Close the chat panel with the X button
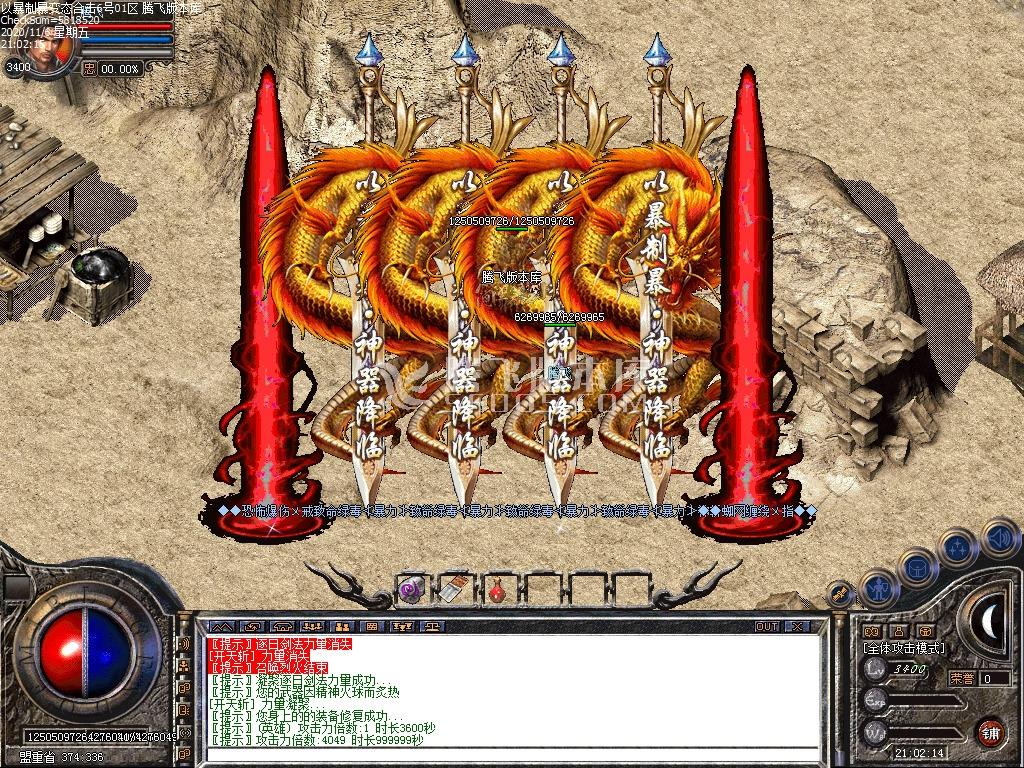Screen dimensions: 1024x768 [796, 627]
